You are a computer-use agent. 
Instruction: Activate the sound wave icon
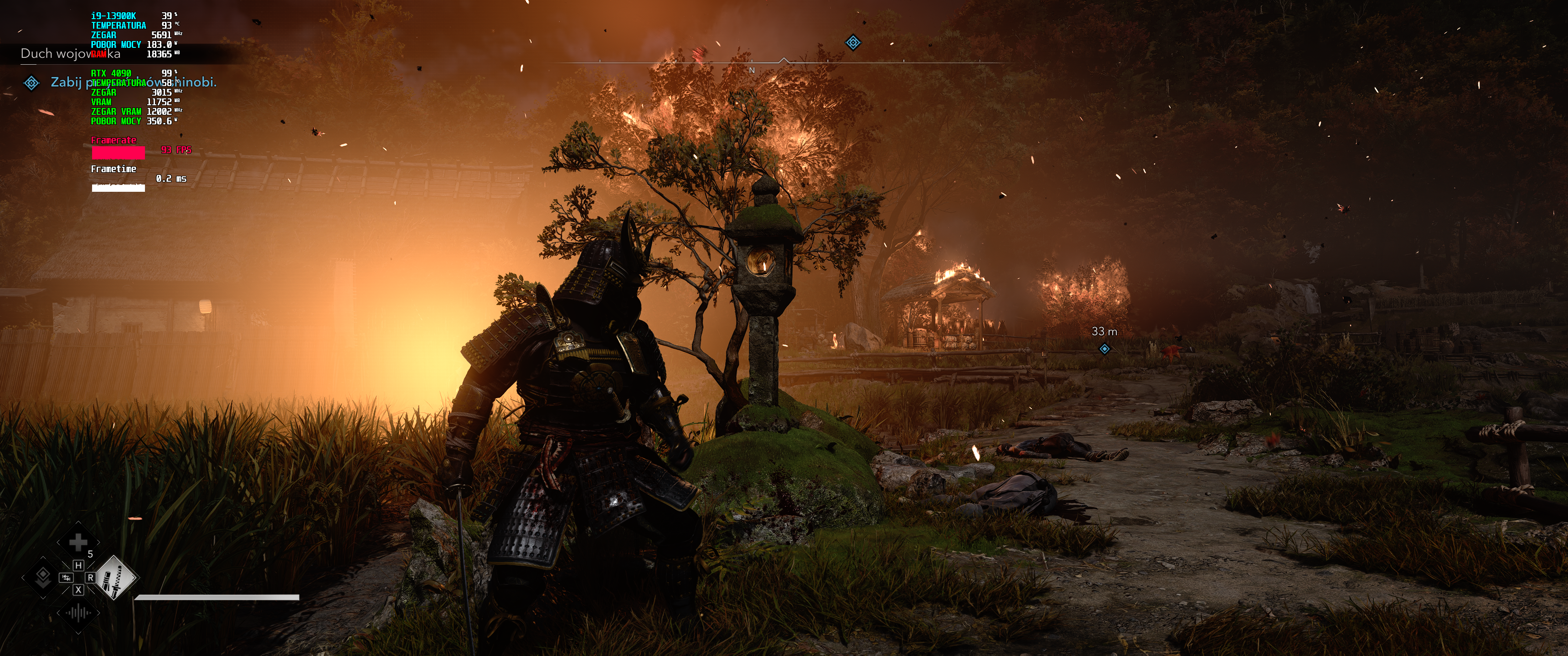pos(78,612)
